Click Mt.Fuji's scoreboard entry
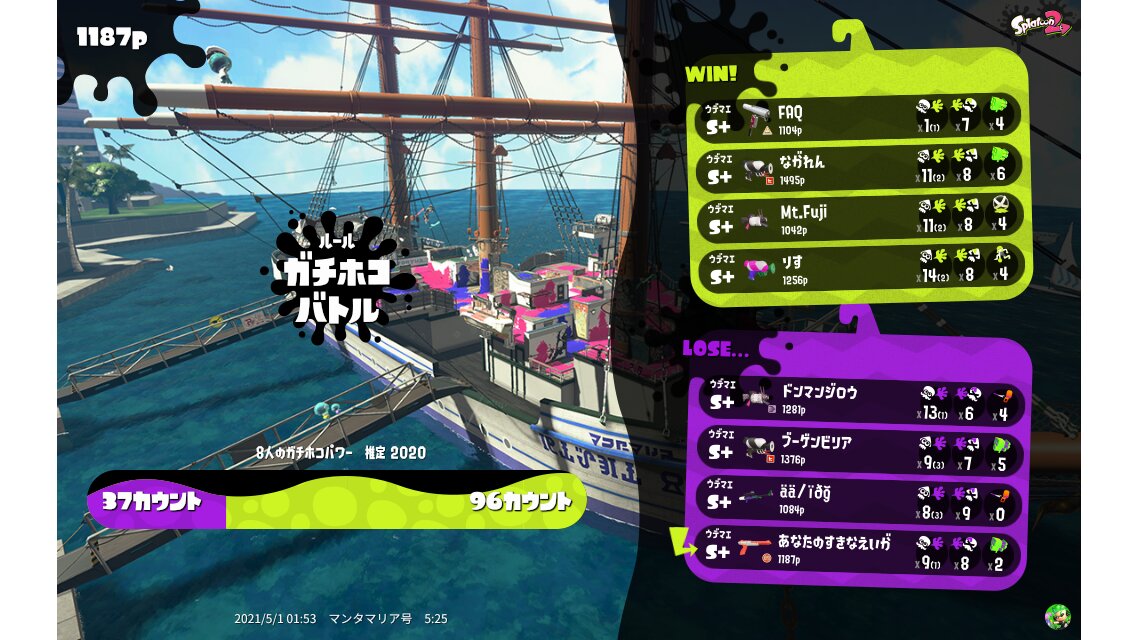Viewport: 1138px width, 640px height. (858, 218)
